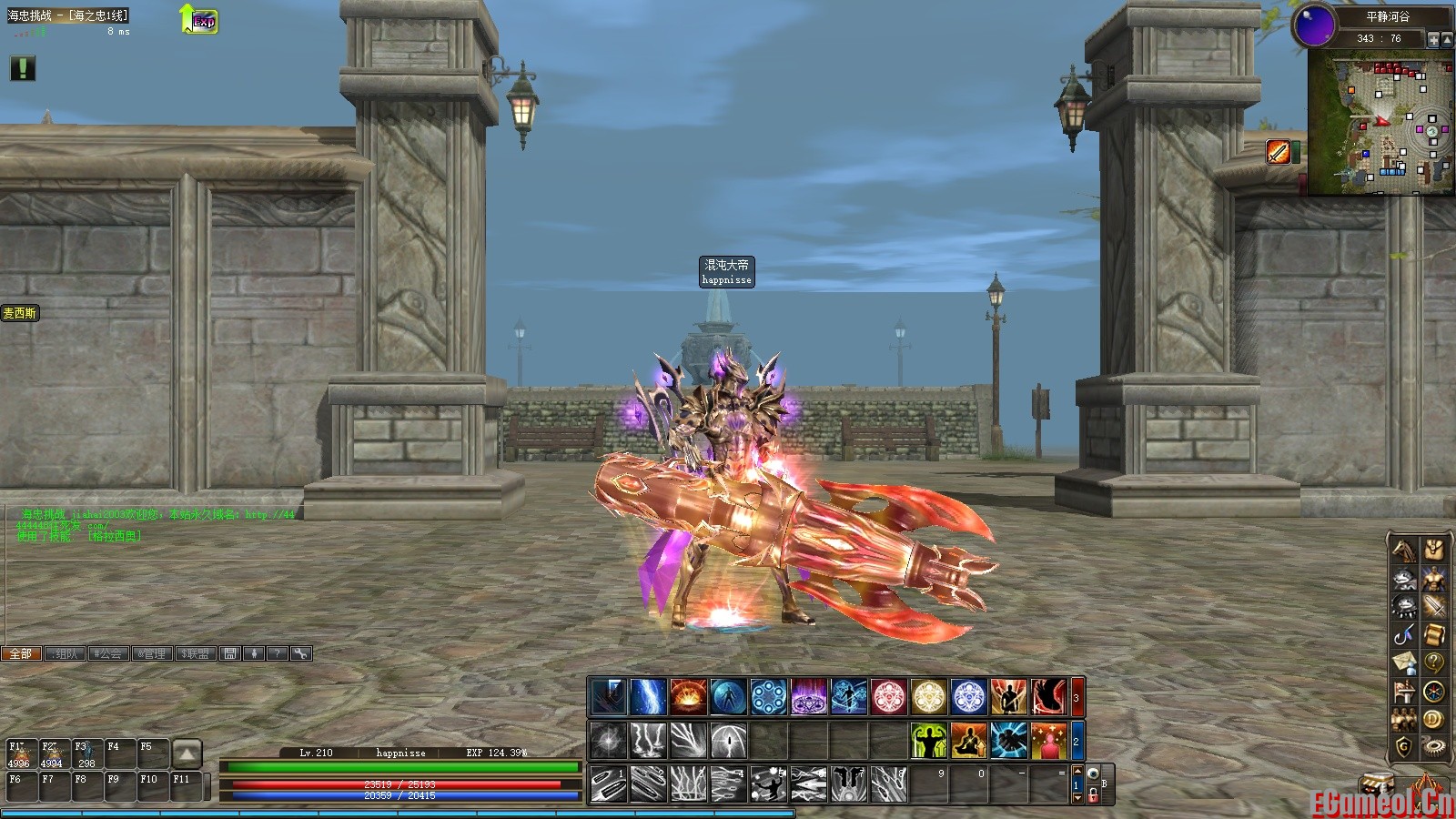Use the F3 quick slot item
This screenshot has width=1456, height=819.
(x=86, y=755)
